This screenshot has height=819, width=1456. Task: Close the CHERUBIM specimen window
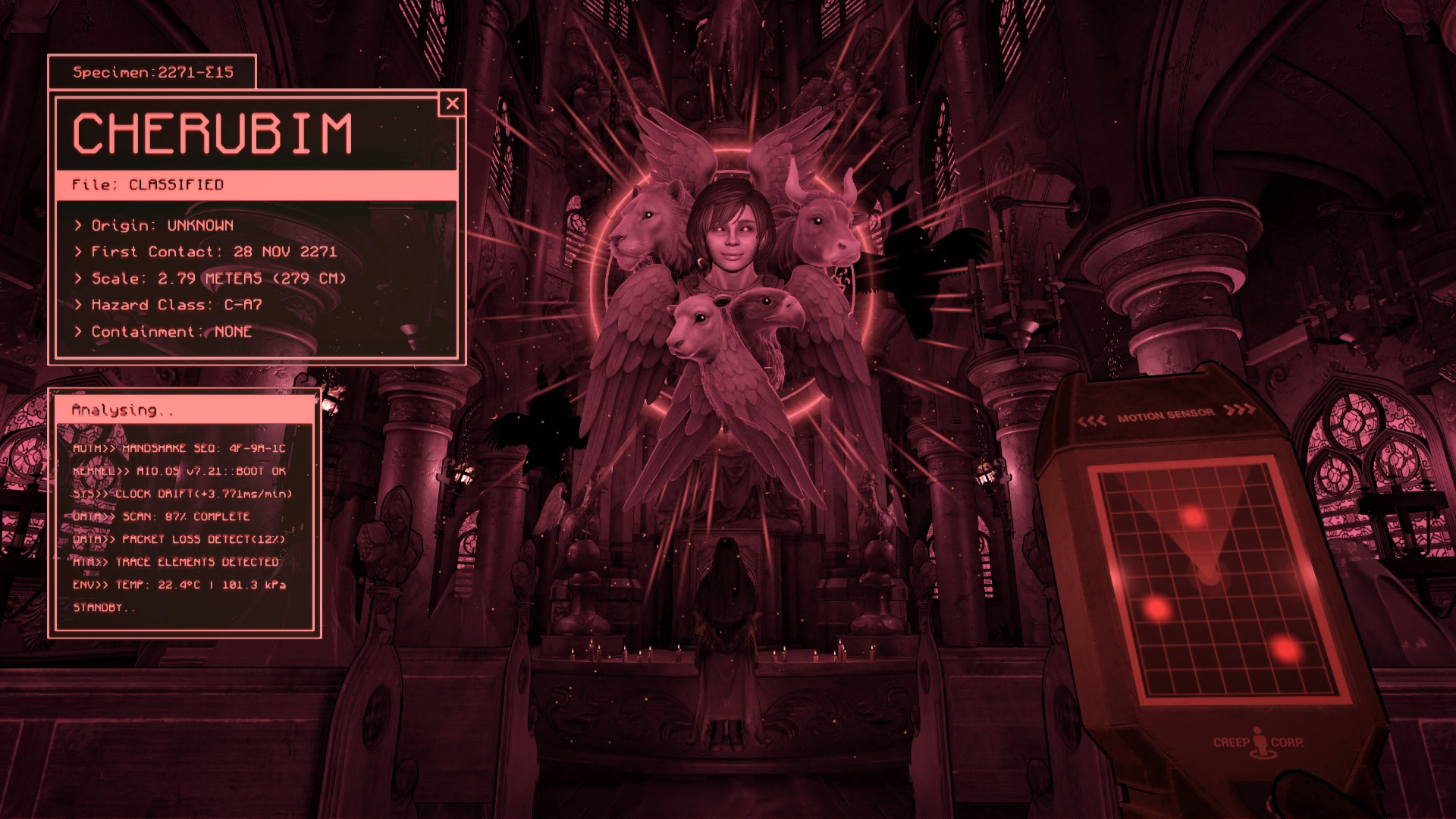click(x=453, y=105)
